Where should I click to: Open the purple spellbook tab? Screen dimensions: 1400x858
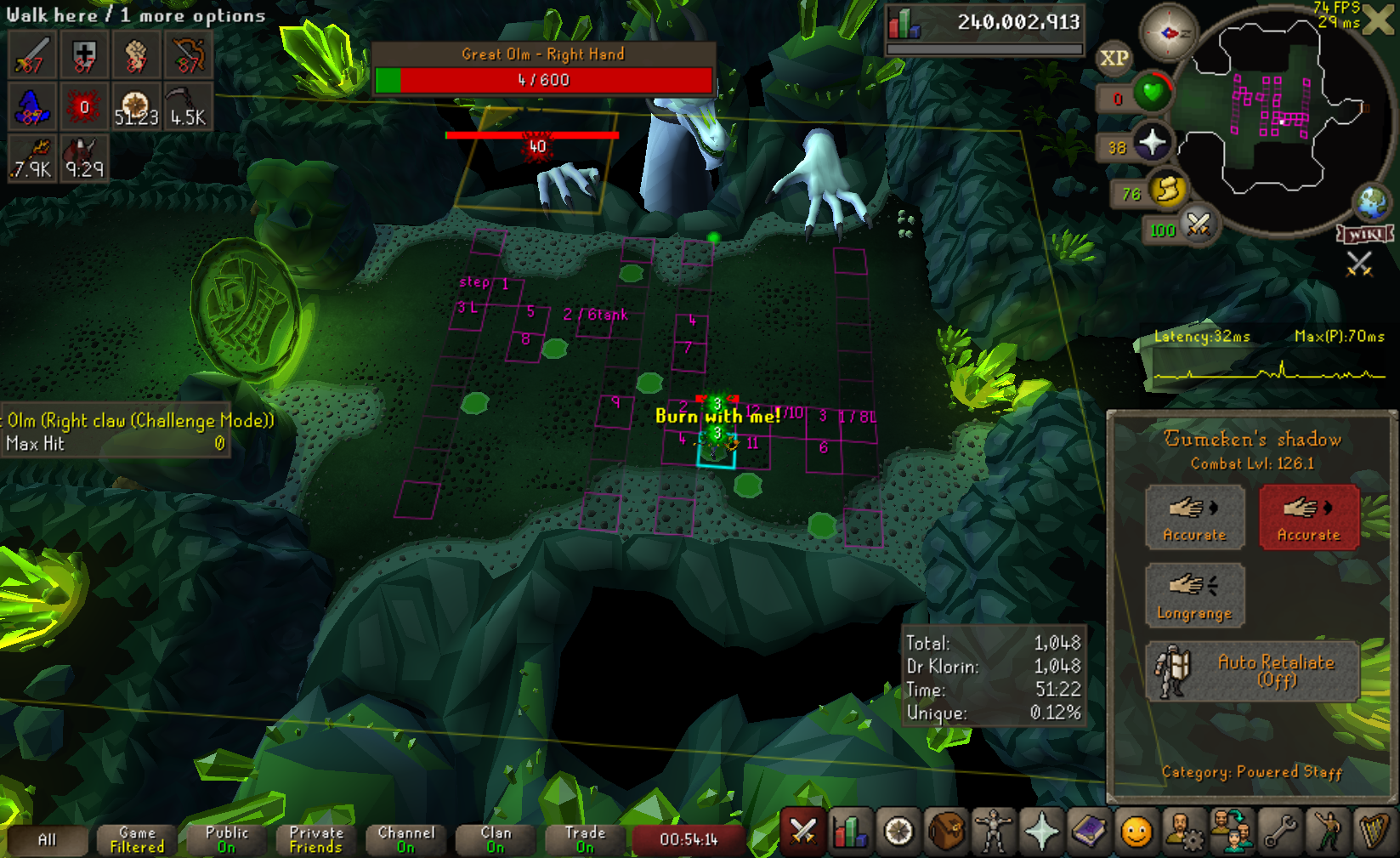(x=1089, y=831)
